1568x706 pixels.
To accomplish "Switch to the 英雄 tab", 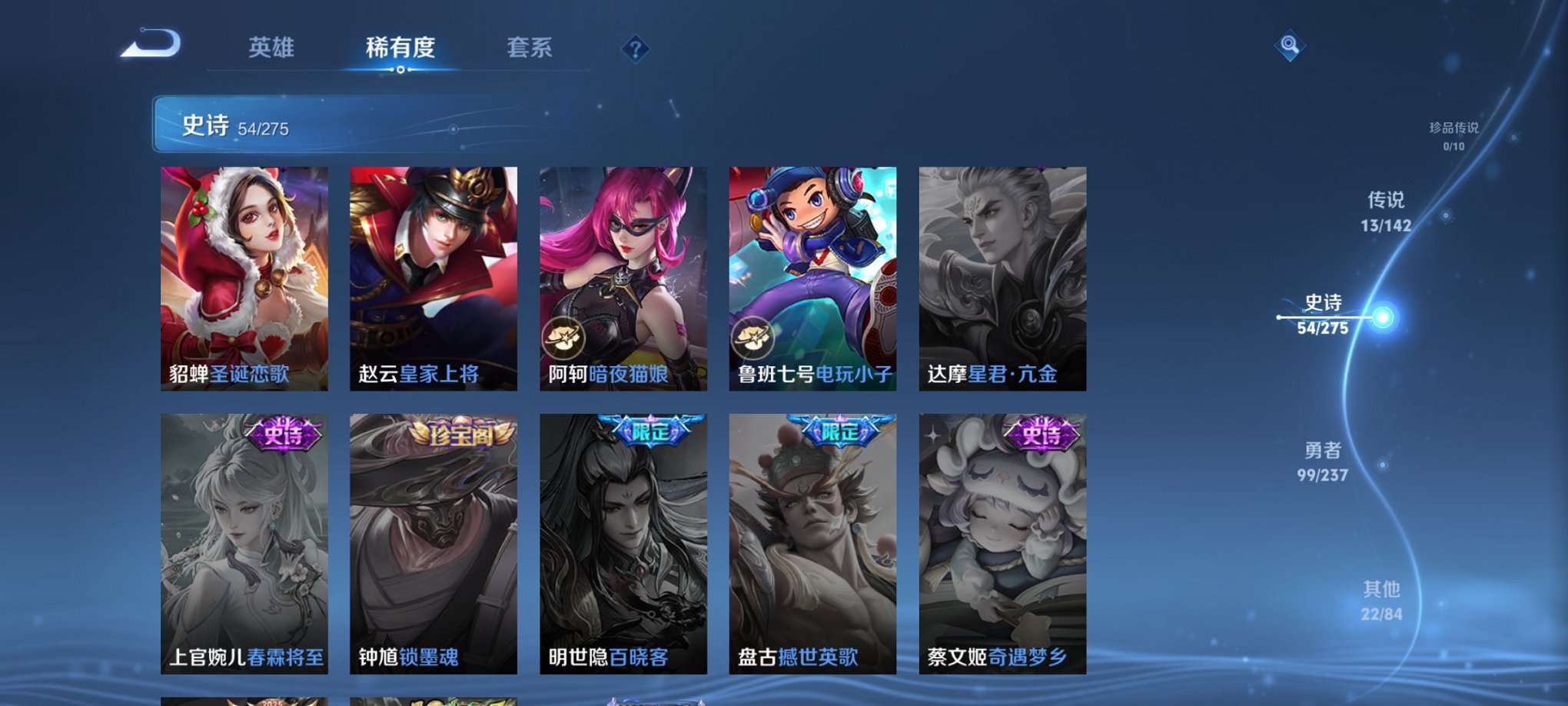I will click(x=271, y=47).
